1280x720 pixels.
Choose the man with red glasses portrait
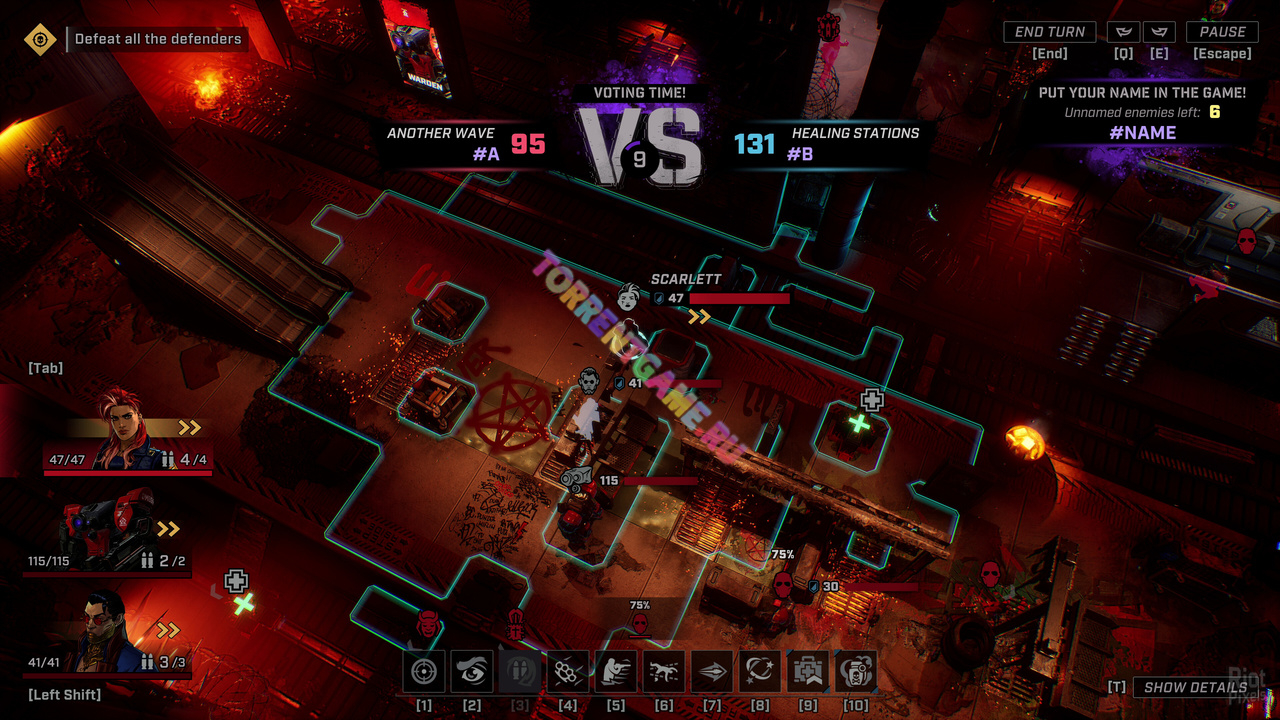coord(105,632)
